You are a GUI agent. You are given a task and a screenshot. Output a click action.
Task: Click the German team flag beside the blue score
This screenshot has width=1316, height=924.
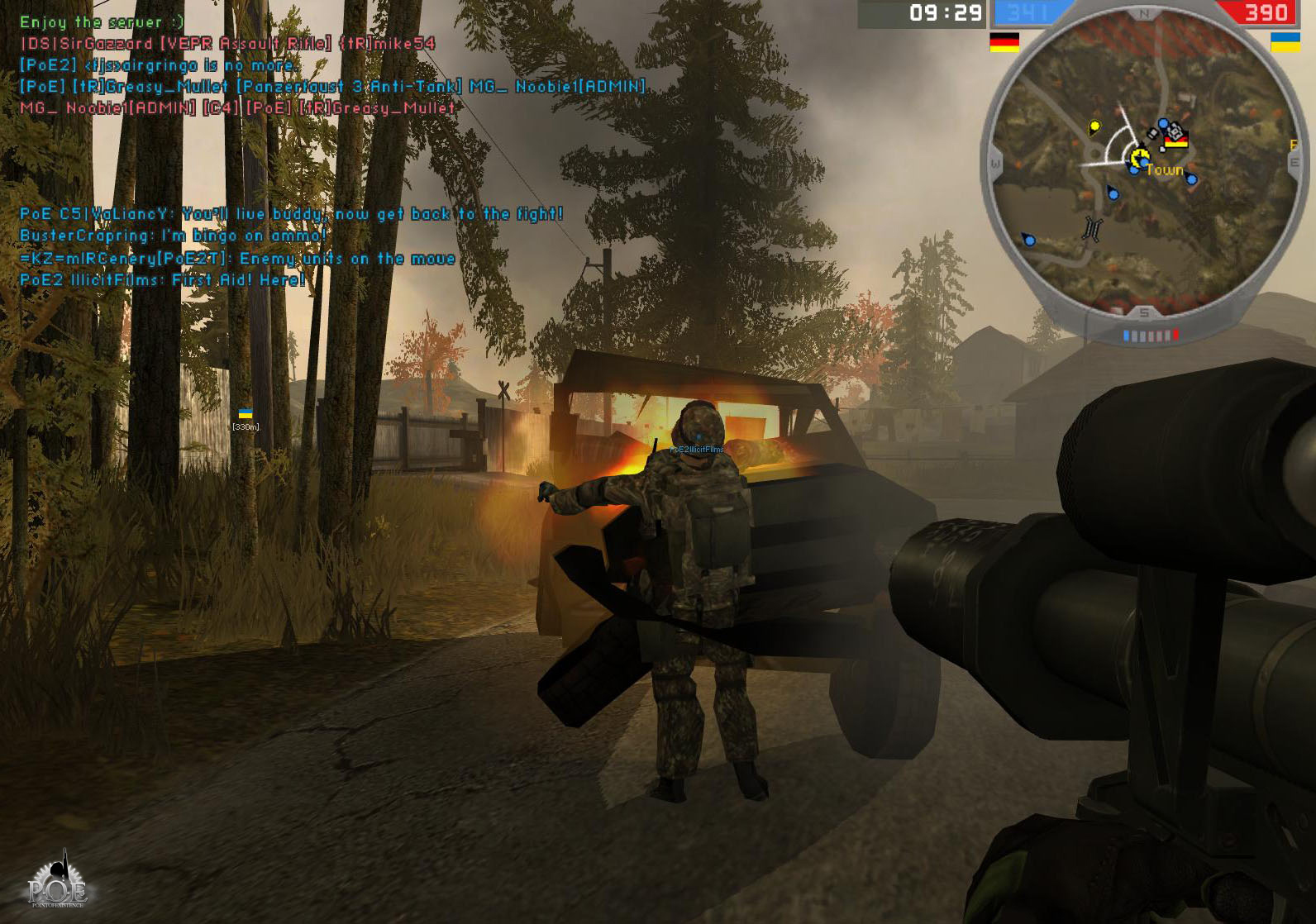point(1004,42)
